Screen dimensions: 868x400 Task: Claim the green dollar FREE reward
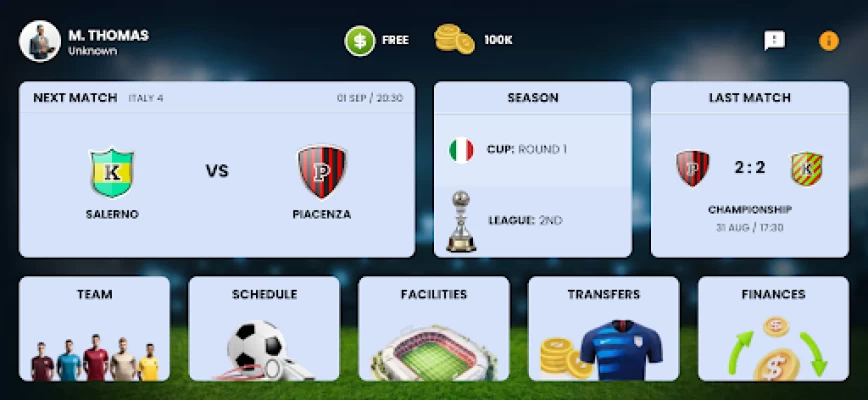360,41
